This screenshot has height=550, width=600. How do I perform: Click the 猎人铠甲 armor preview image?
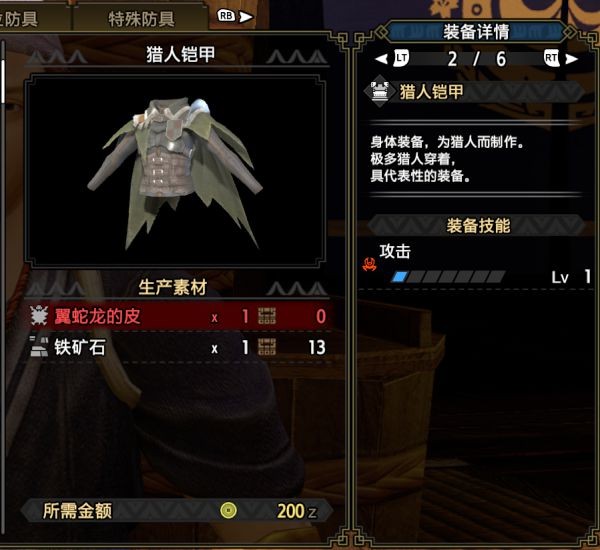point(178,168)
